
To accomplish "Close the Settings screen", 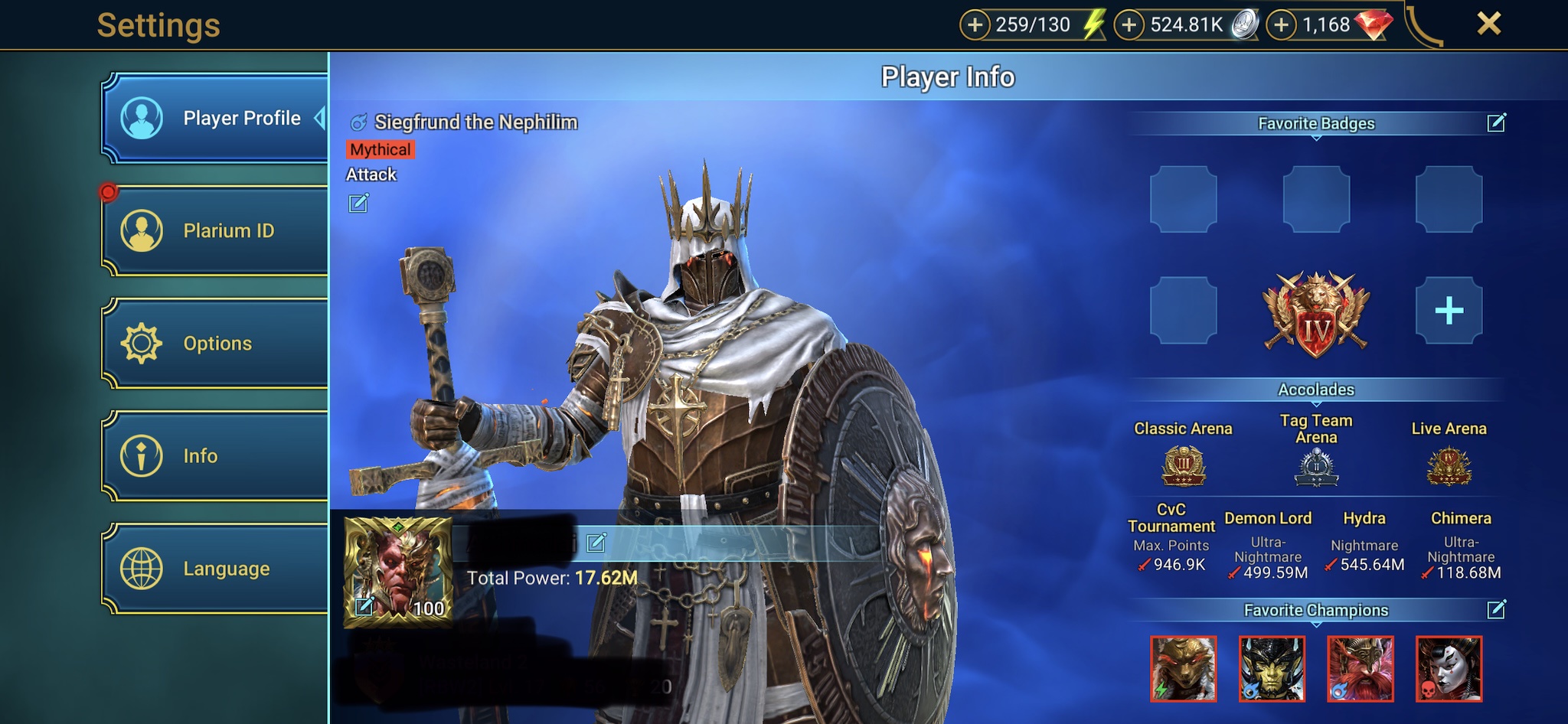I will (x=1488, y=24).
